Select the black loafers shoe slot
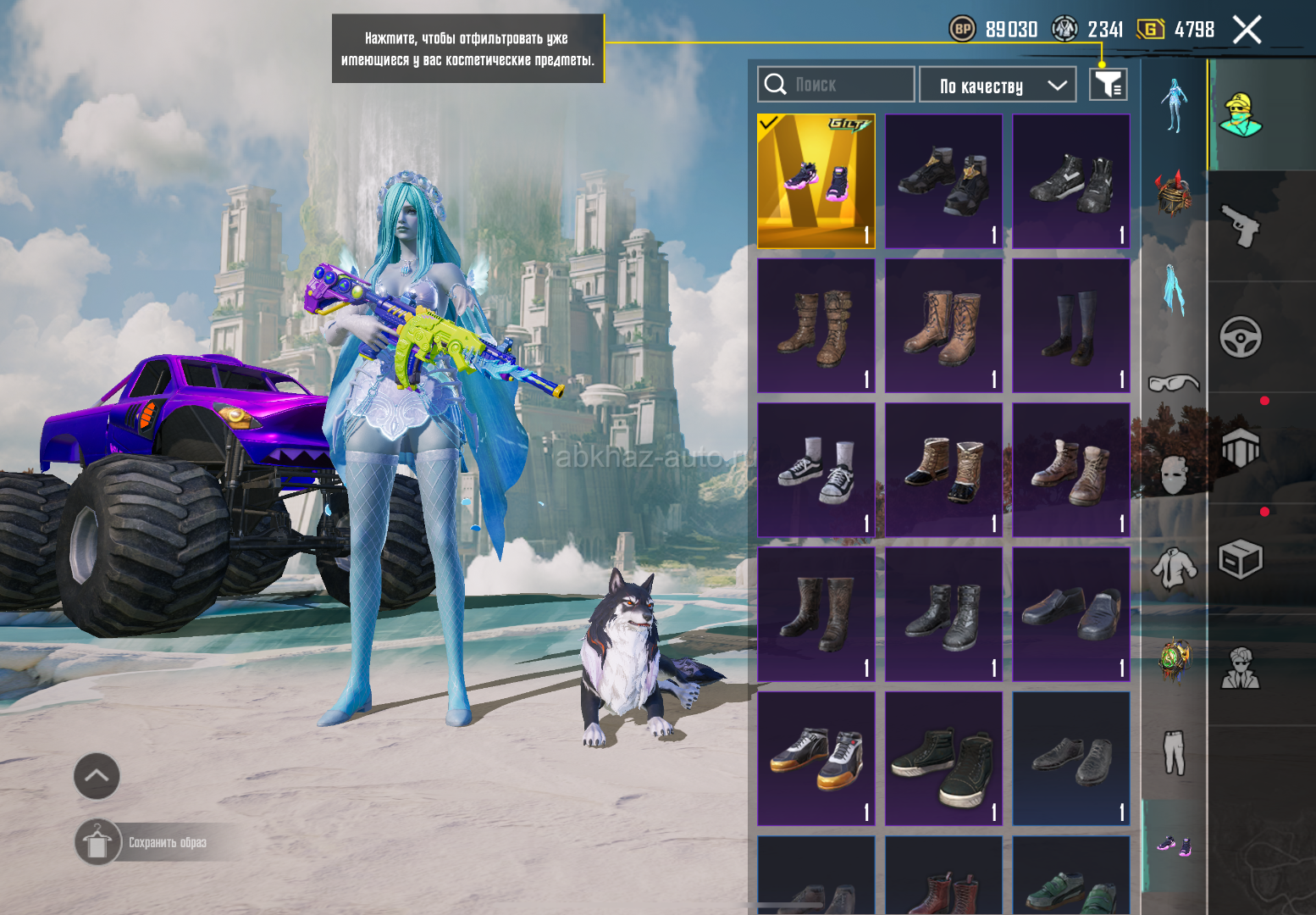 pos(1071,614)
